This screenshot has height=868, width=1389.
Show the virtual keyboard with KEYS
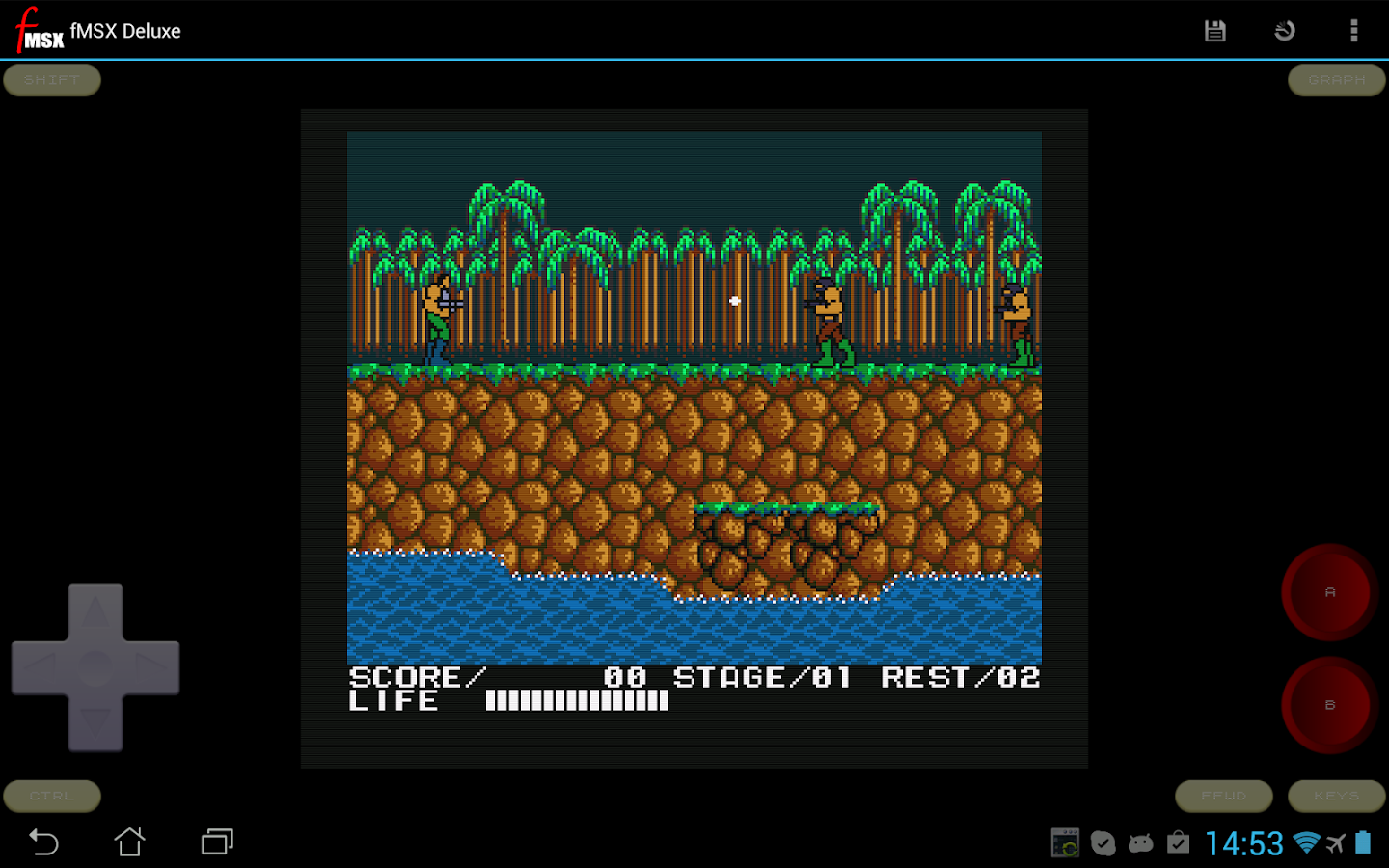(x=1336, y=796)
